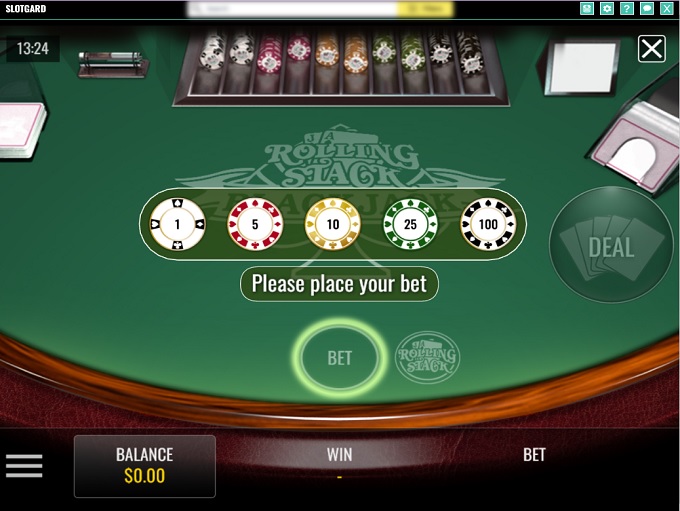Pick the red 5 chip
Image resolution: width=680 pixels, height=511 pixels.
[255, 224]
